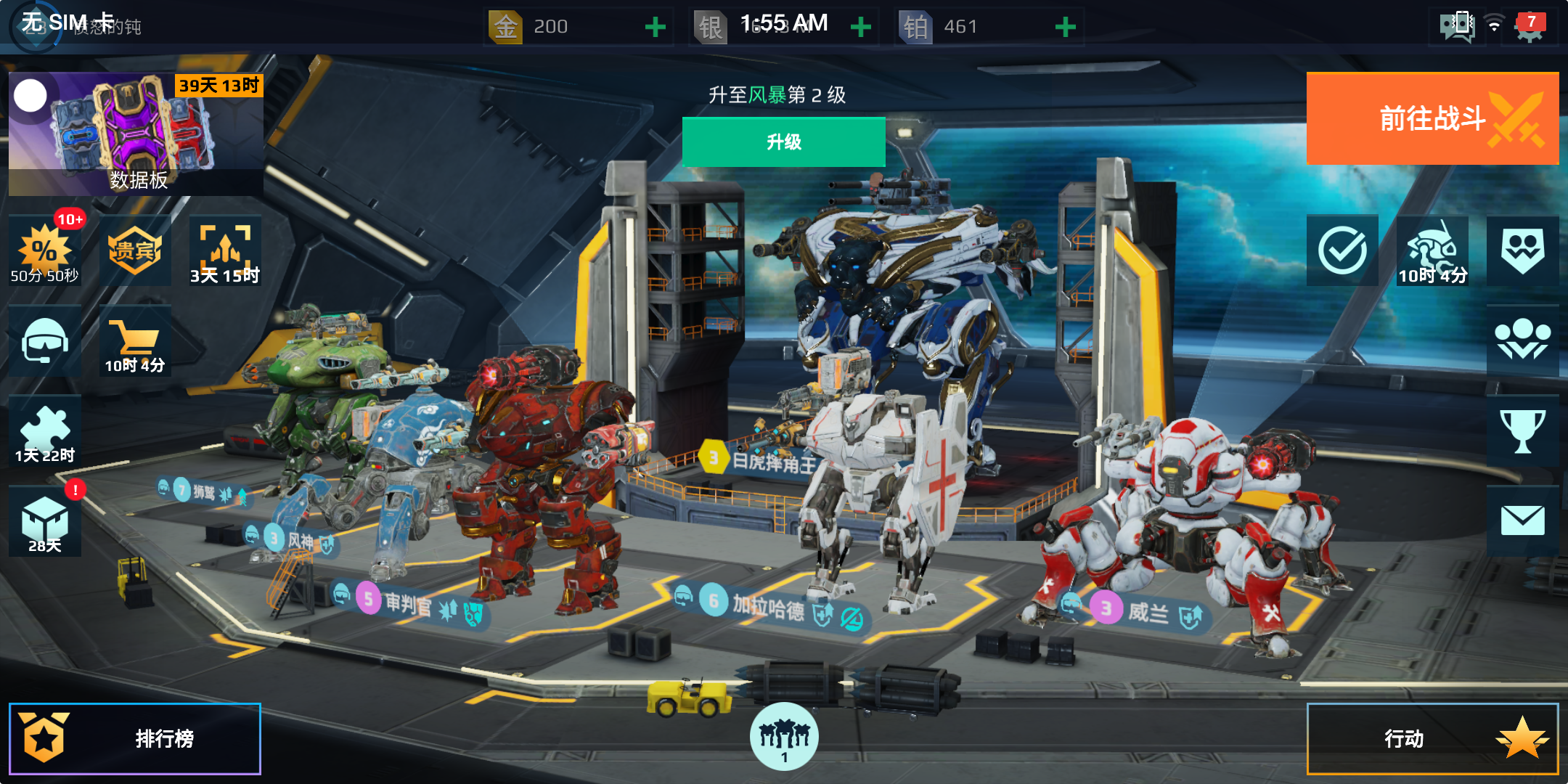
Task: Open the trophy achievements icon
Action: pos(1522,430)
